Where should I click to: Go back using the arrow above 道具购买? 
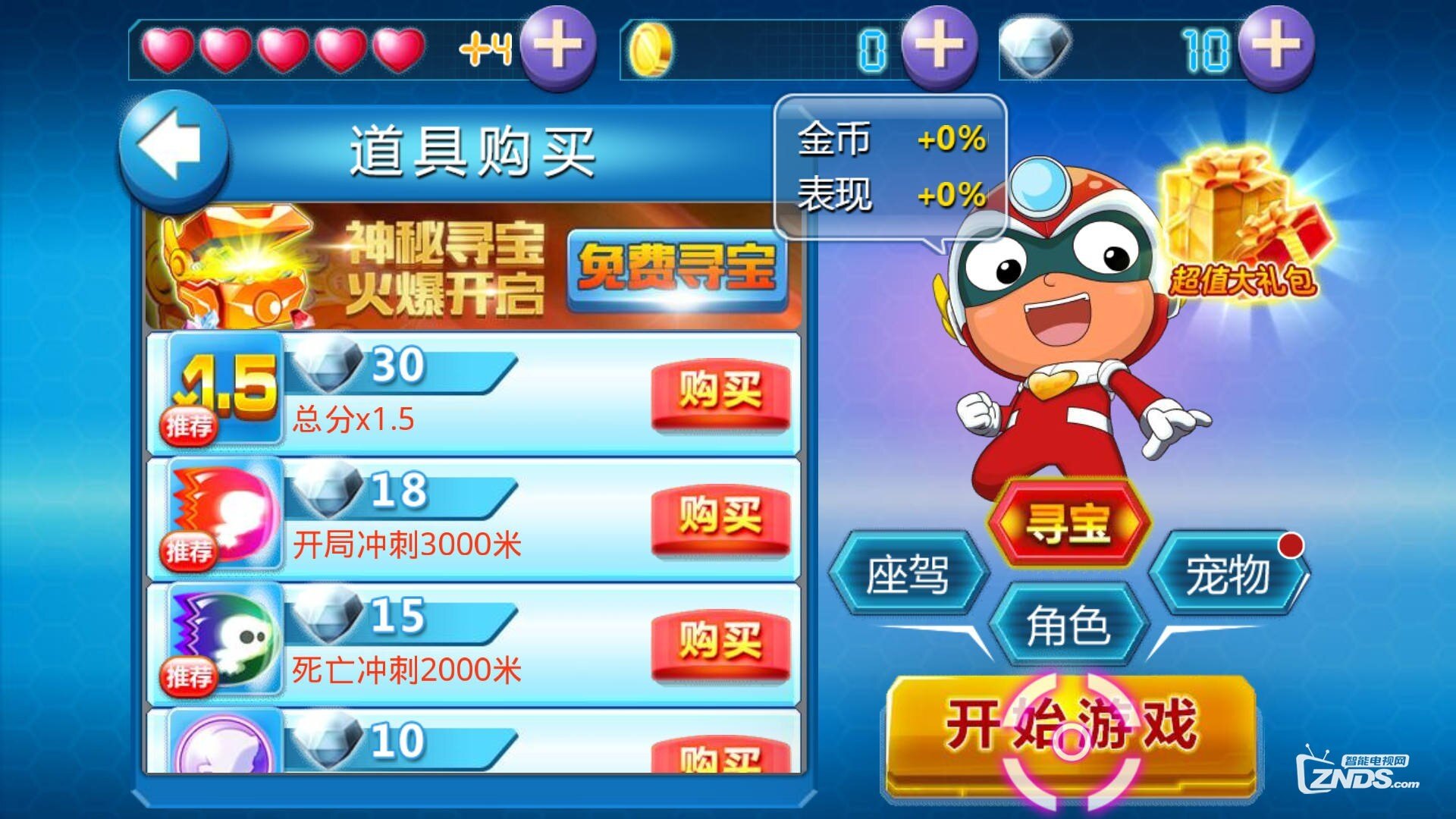pos(173,148)
